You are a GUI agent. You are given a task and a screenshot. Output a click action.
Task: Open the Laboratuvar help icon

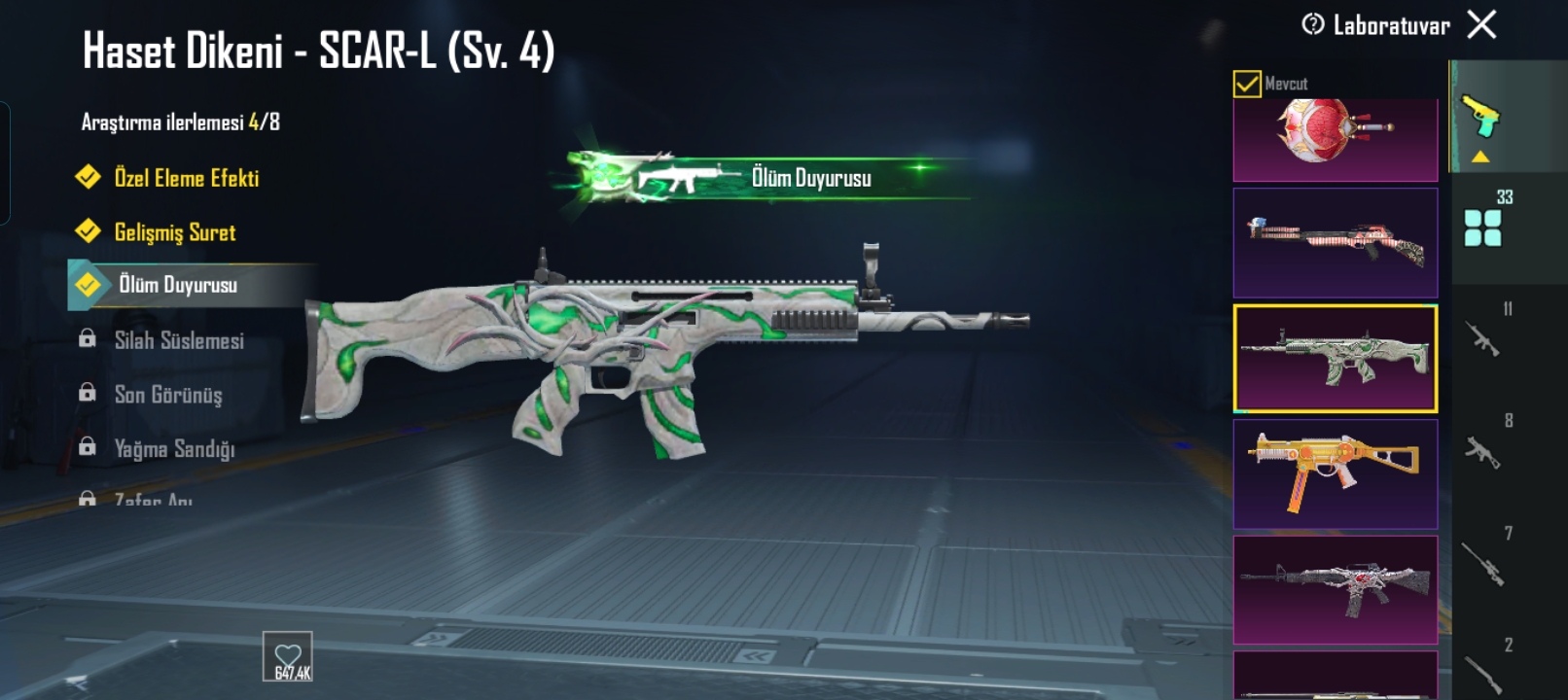tap(1313, 24)
